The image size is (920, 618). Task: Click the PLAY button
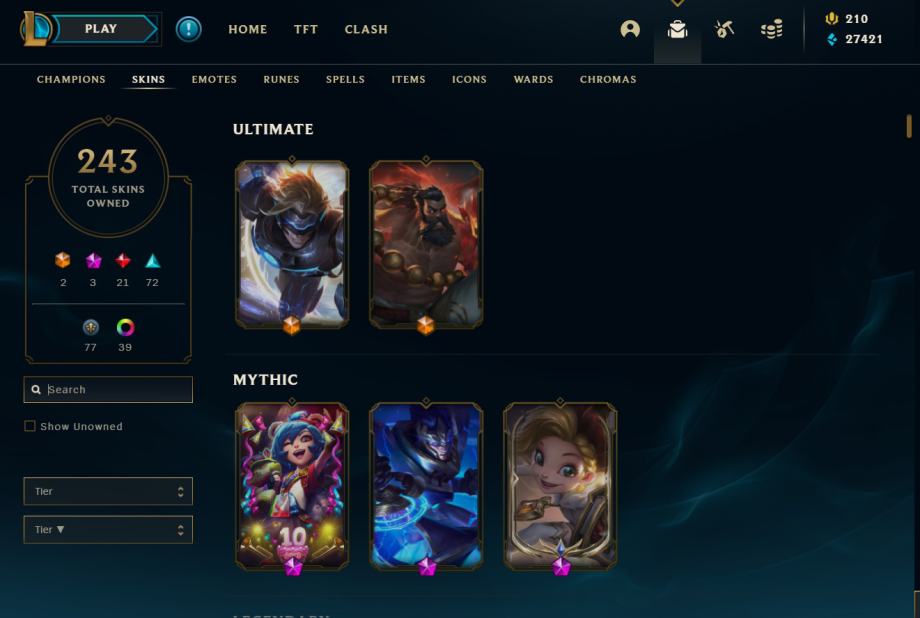(x=100, y=29)
